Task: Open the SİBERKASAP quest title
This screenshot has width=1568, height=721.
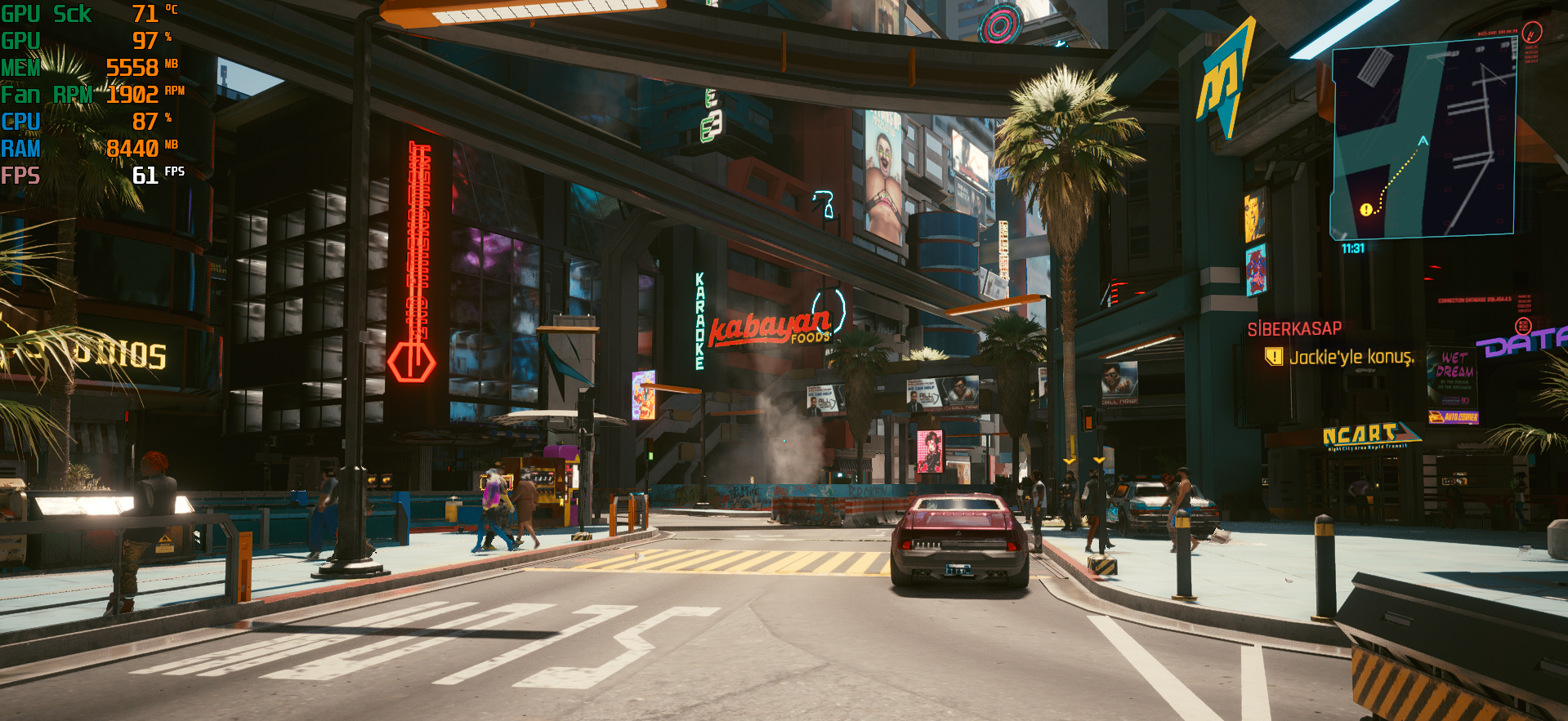Action: (x=1294, y=329)
